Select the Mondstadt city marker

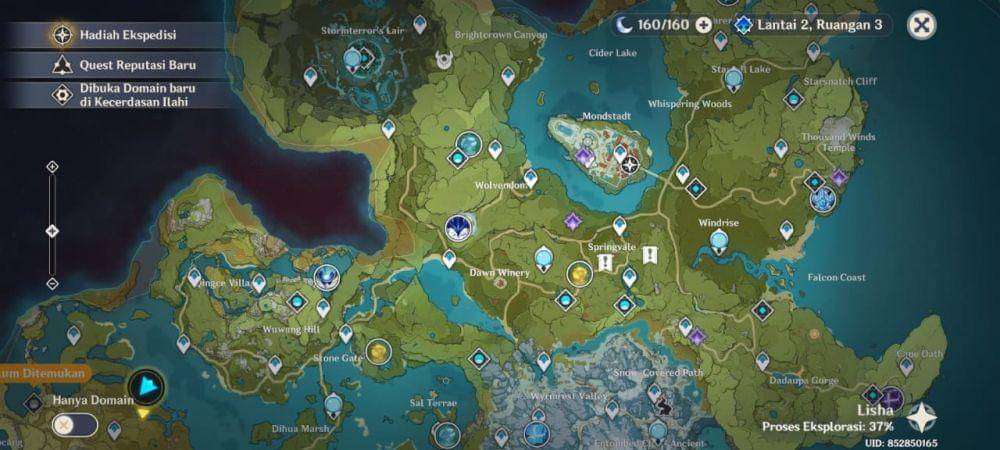[629, 165]
